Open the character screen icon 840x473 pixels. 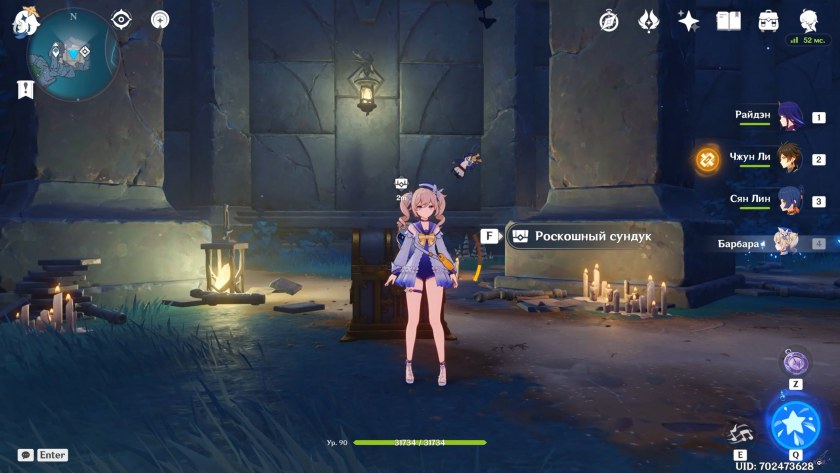pyautogui.click(x=808, y=21)
